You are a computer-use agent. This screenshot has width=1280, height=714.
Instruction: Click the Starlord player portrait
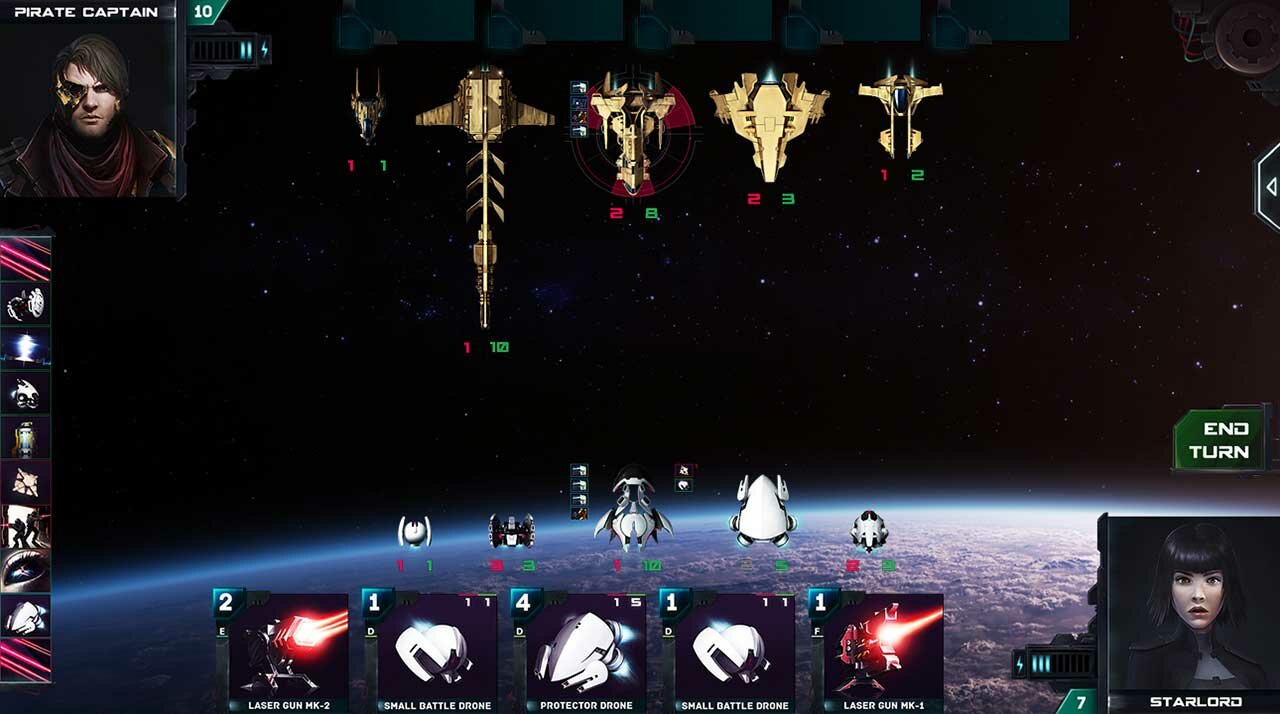click(x=1192, y=610)
